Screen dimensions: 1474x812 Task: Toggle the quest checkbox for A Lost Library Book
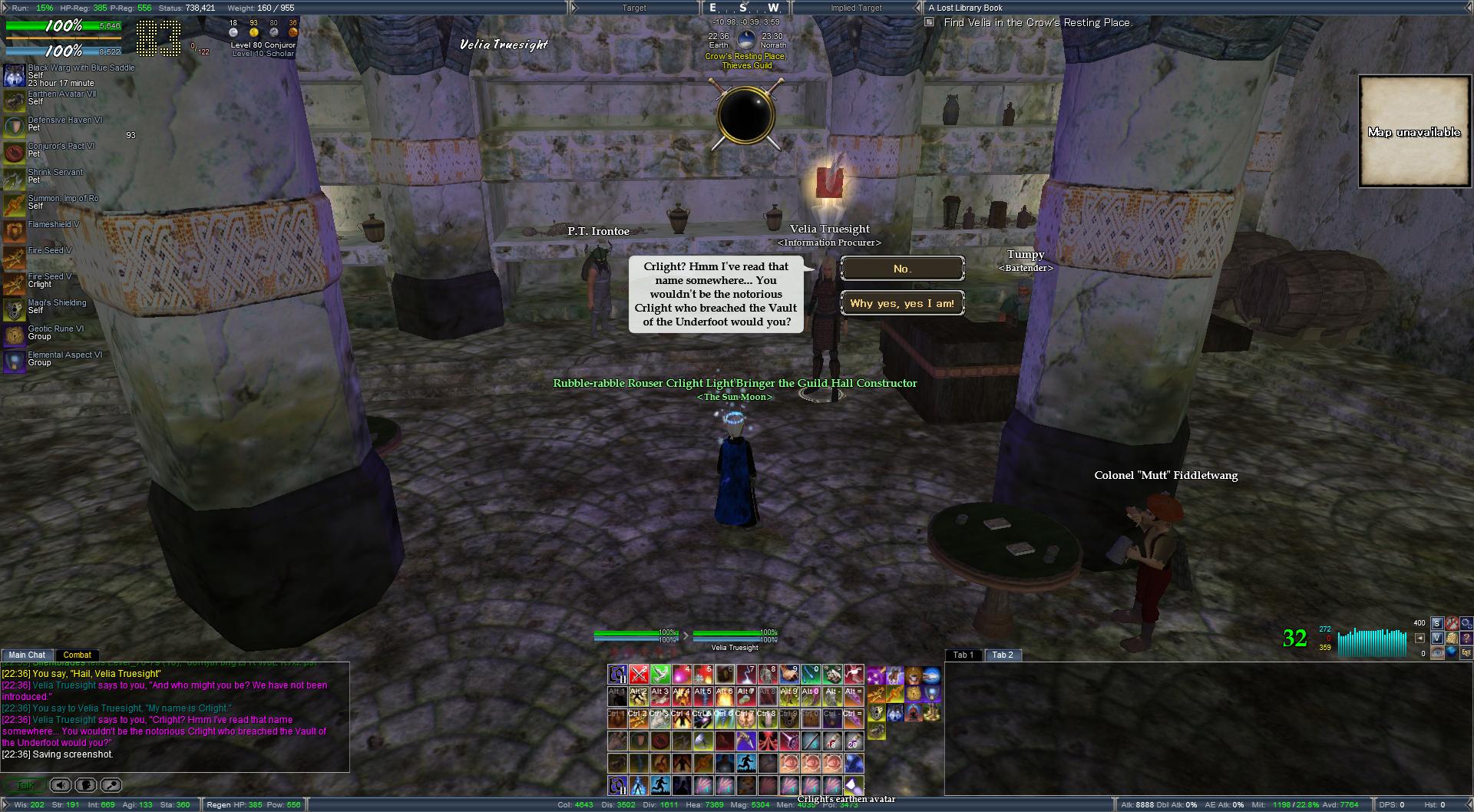pos(929,22)
